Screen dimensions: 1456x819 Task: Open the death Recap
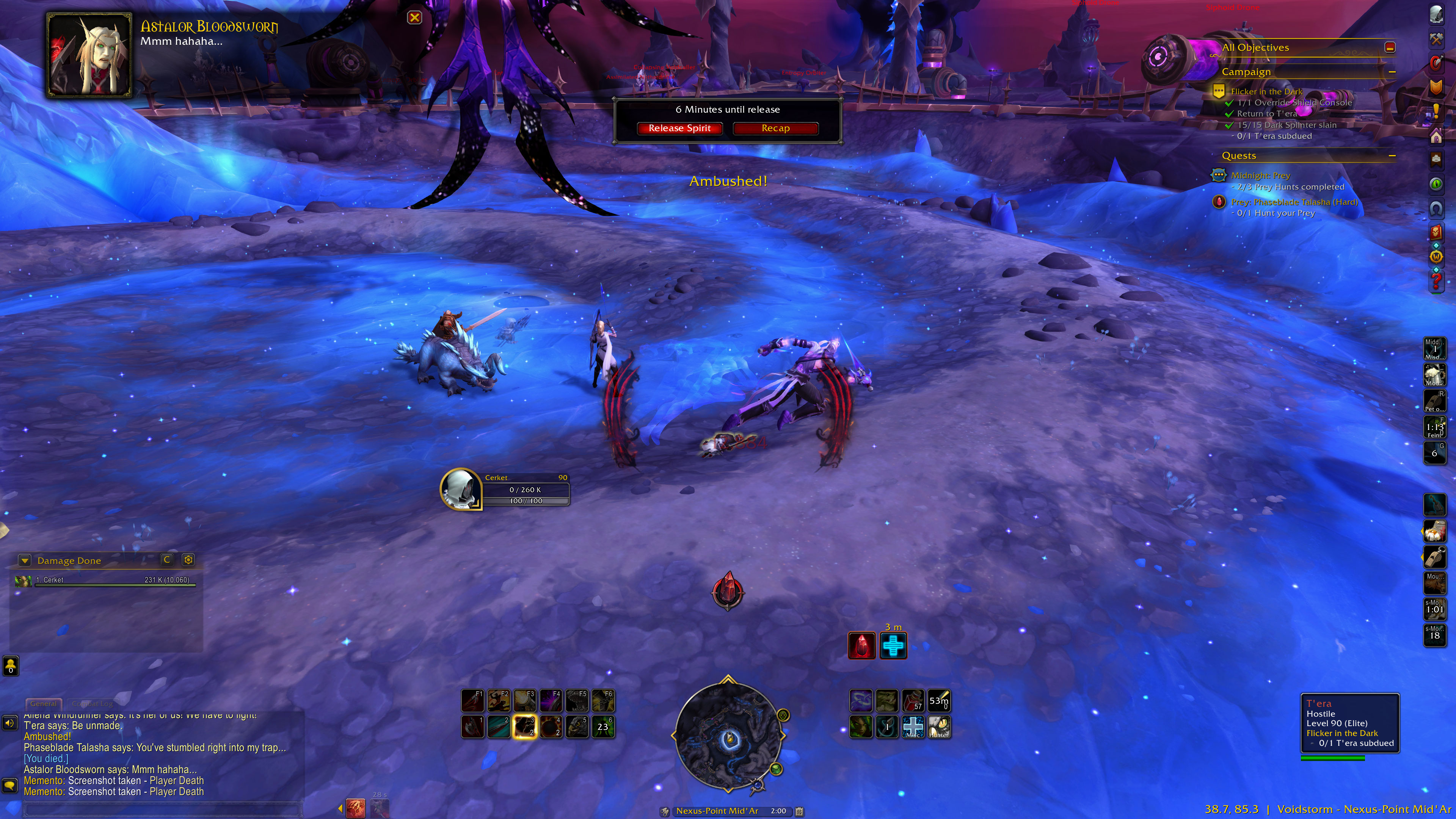775,128
